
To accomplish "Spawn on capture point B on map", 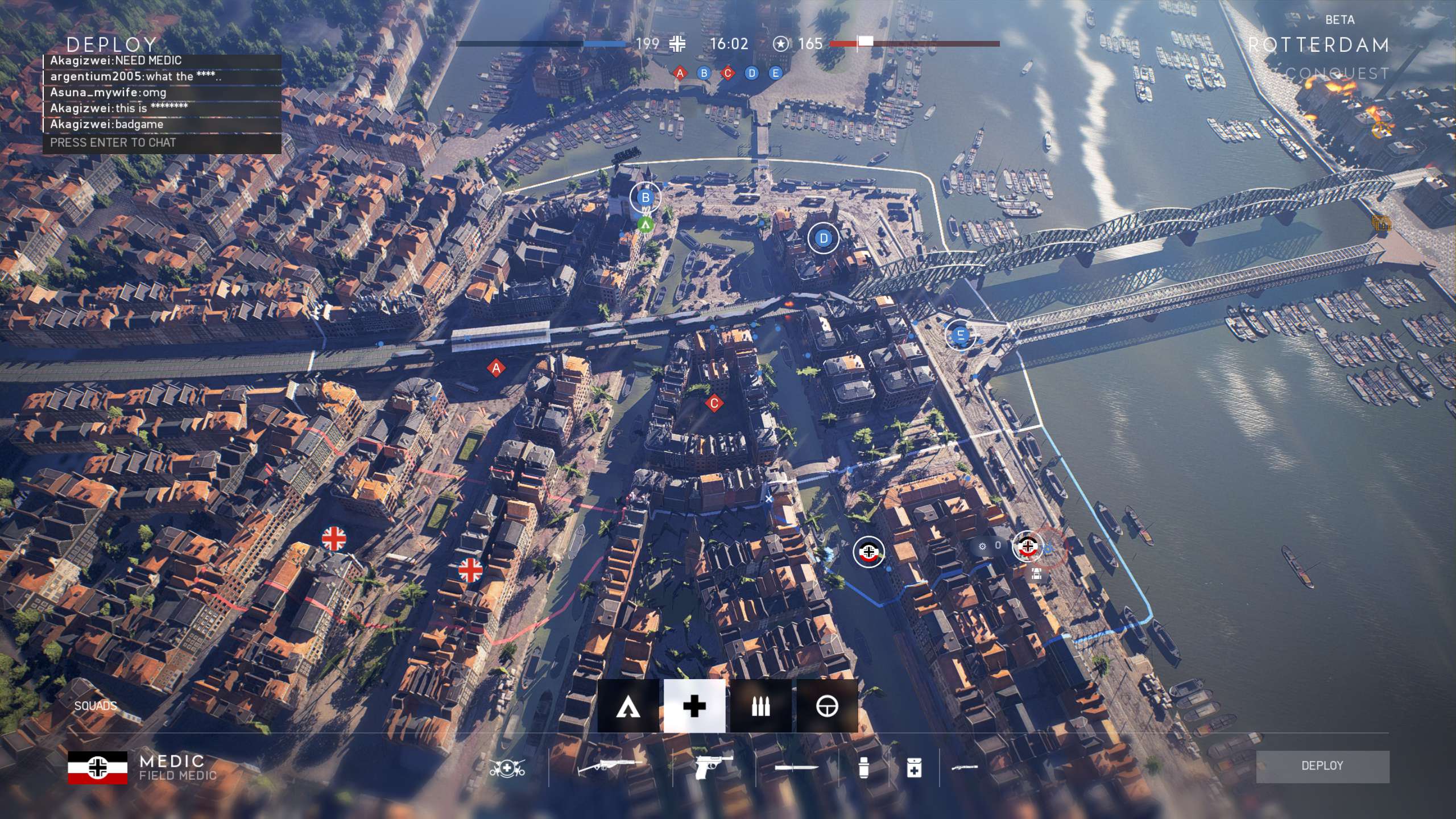I will [646, 198].
